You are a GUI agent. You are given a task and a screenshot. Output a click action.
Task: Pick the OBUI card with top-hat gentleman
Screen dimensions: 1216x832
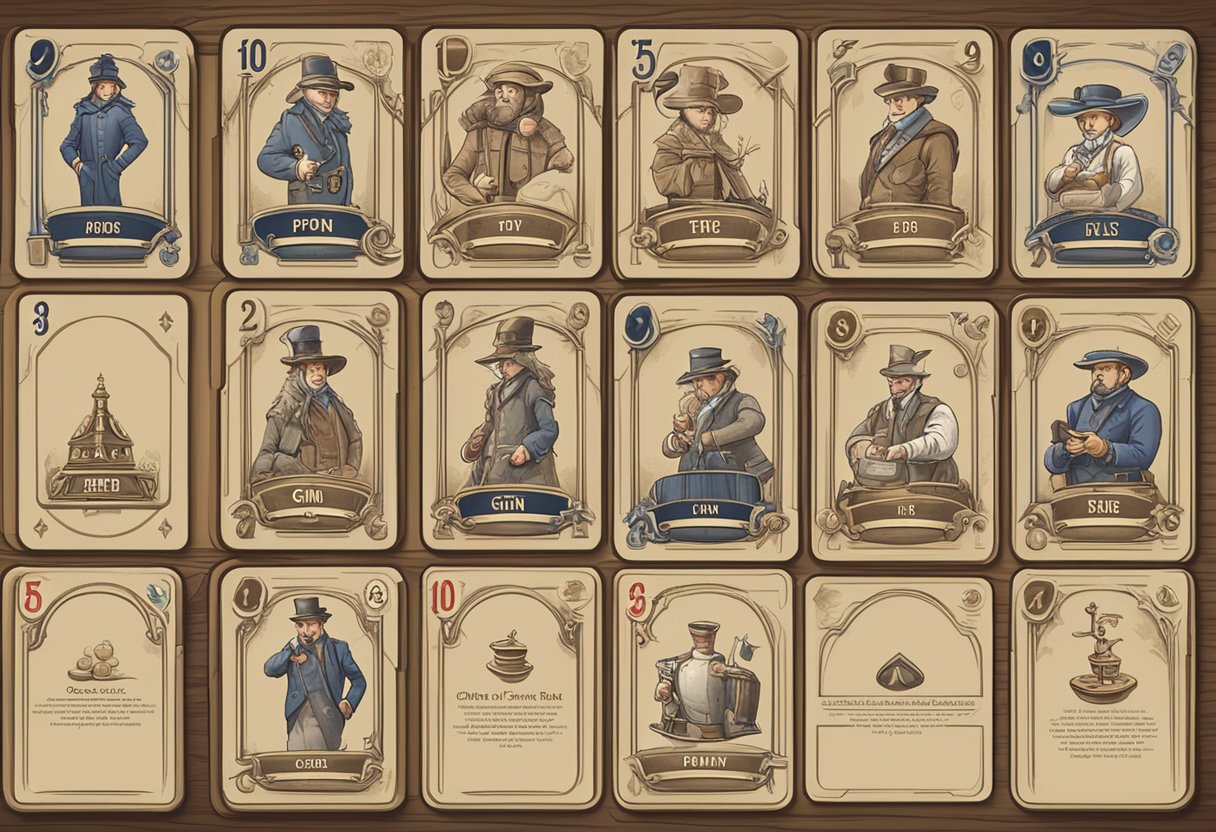(310, 688)
